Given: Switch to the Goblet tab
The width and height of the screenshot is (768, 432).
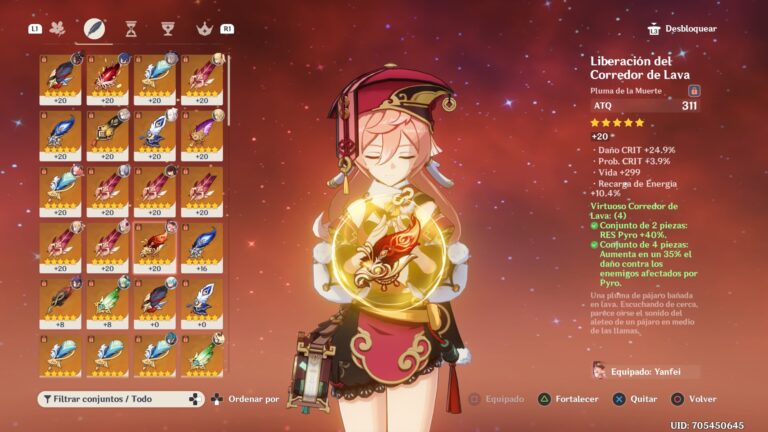Looking at the screenshot, I should 167,28.
